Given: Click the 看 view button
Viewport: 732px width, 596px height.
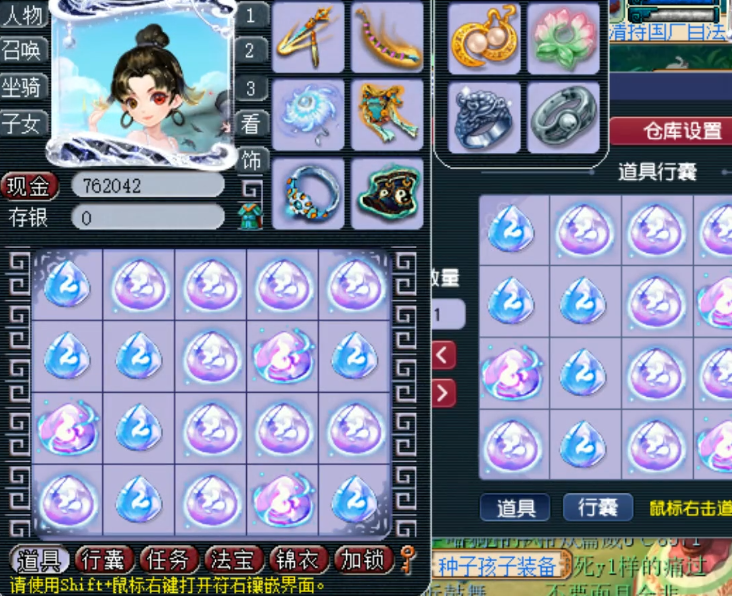Looking at the screenshot, I should pyautogui.click(x=252, y=123).
